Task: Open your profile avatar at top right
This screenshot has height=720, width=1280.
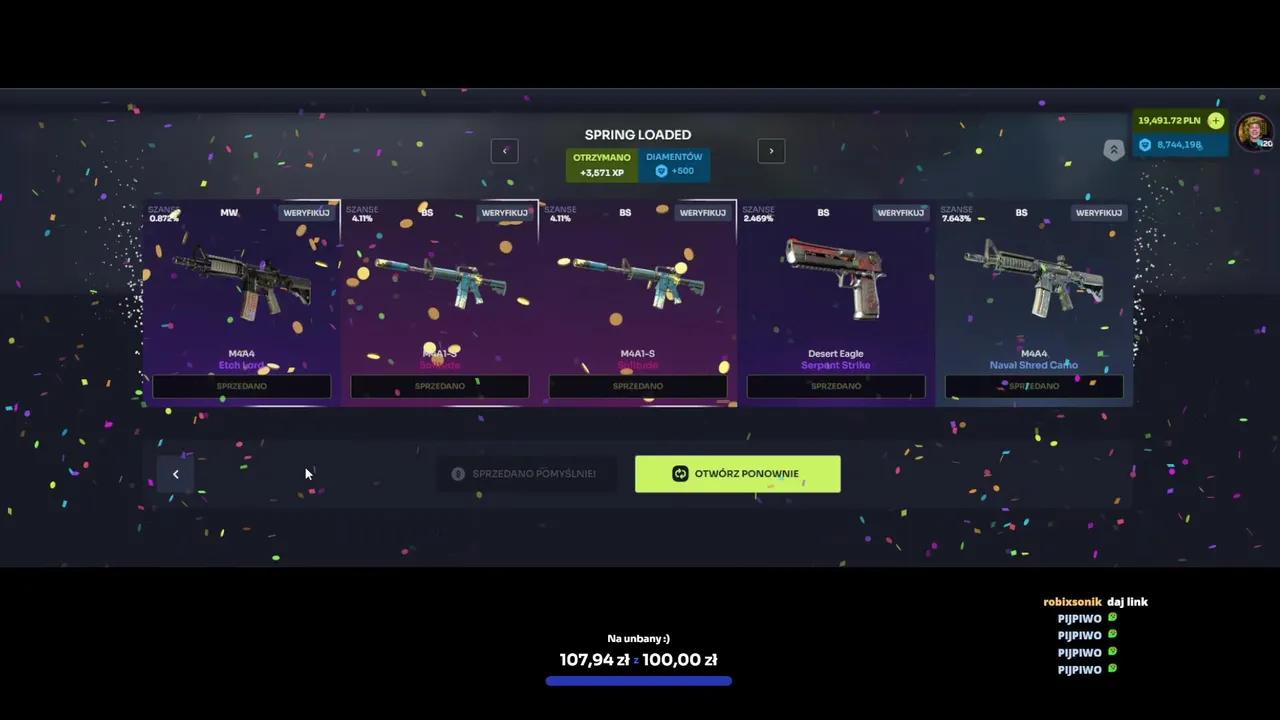Action: (1253, 132)
